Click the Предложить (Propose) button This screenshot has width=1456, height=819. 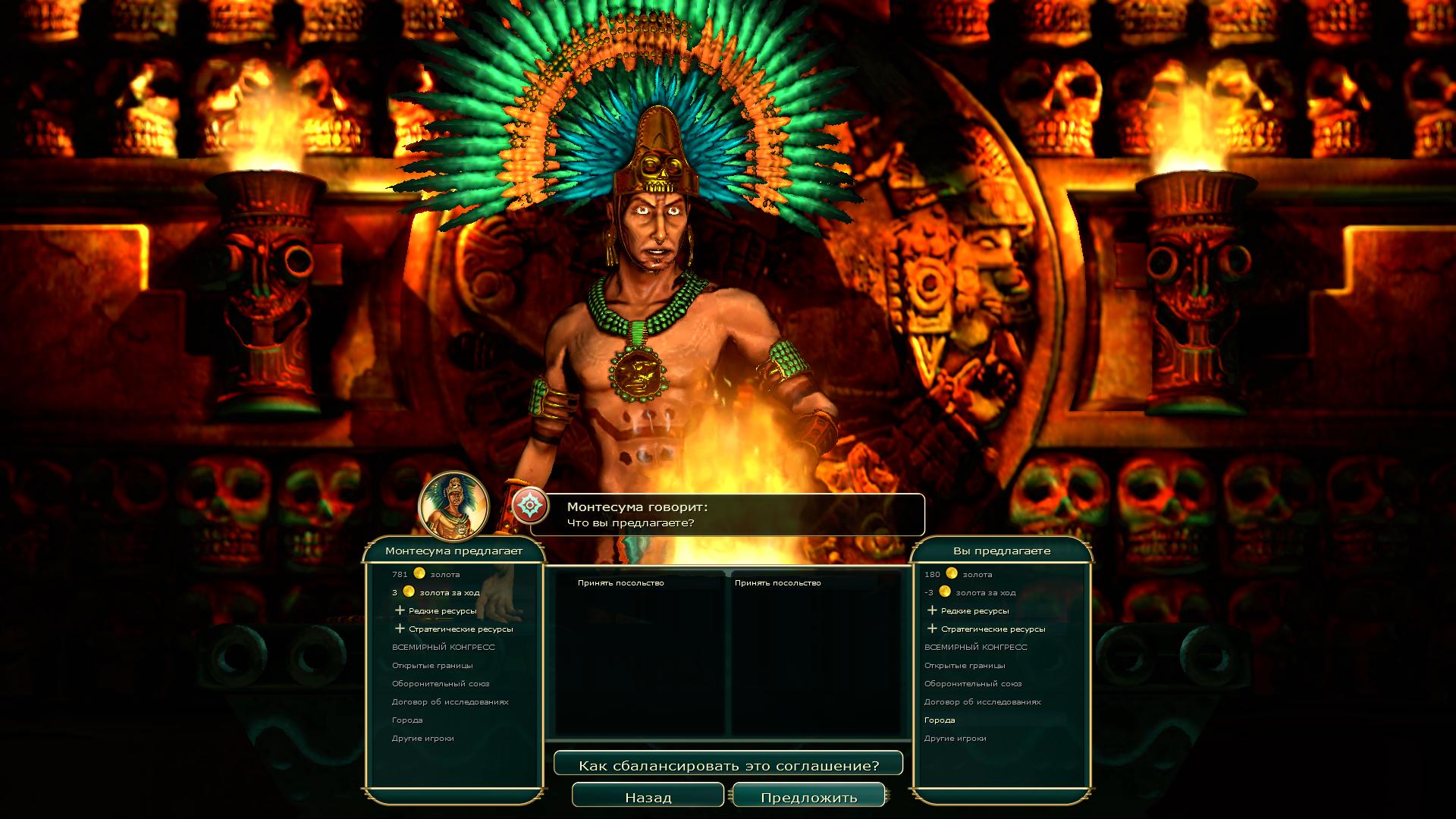coord(808,797)
